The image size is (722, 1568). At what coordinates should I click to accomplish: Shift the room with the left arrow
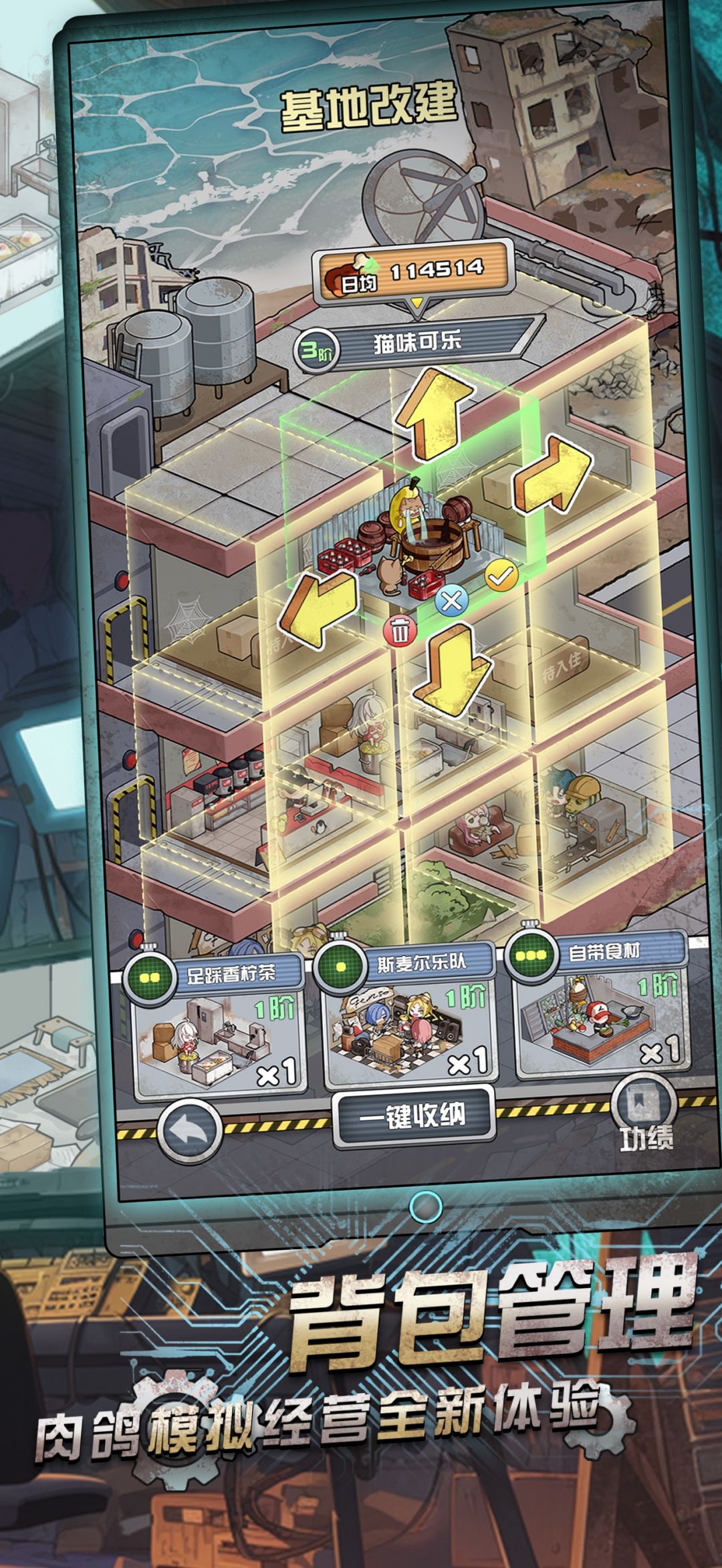[x=317, y=607]
